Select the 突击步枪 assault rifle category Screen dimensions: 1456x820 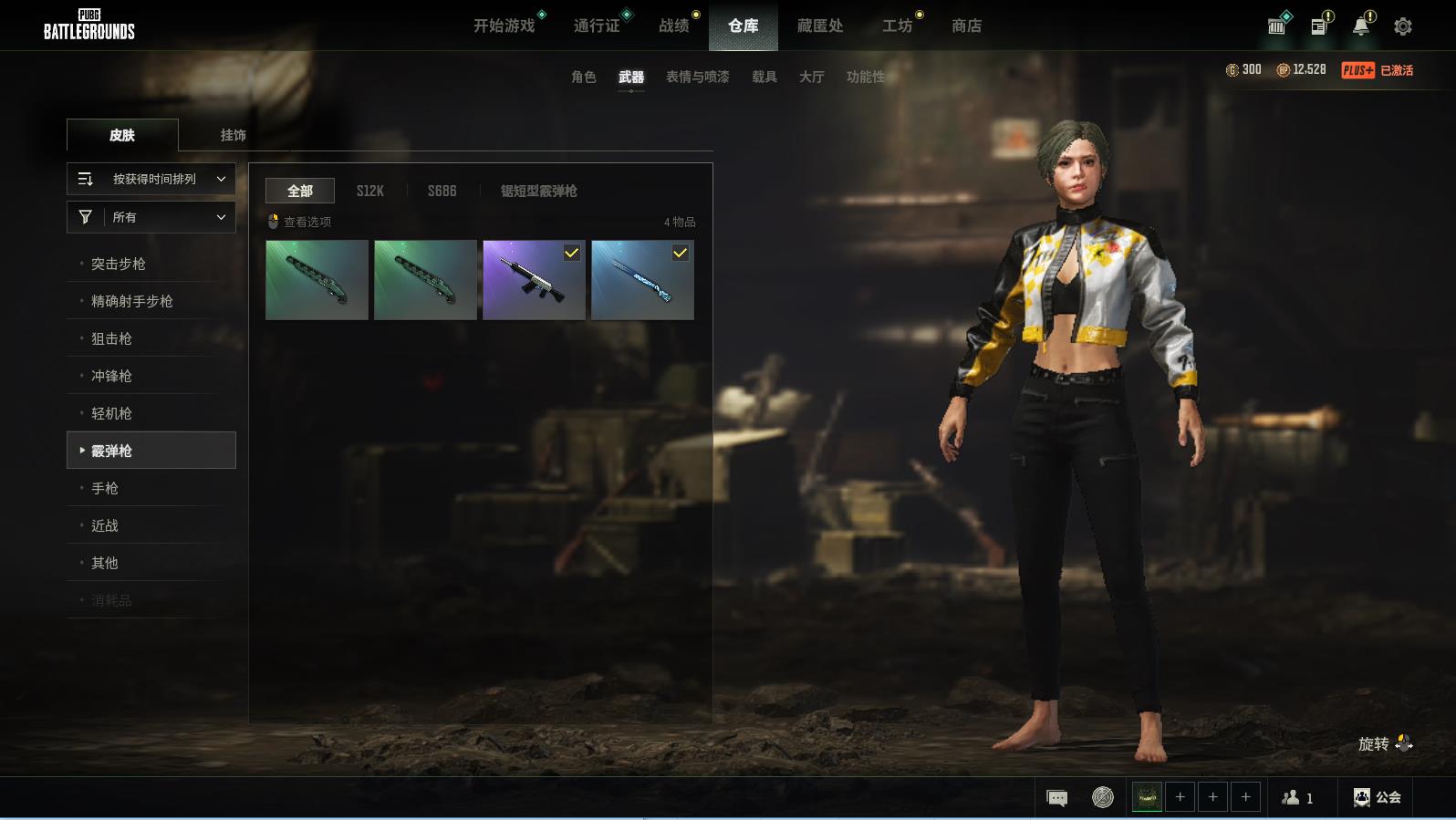119,264
